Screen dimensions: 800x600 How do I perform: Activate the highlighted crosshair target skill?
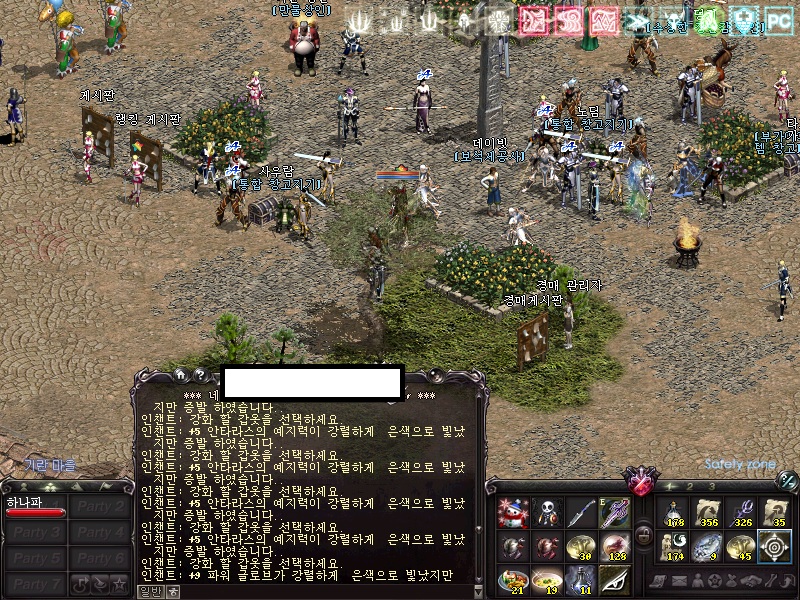(775, 547)
